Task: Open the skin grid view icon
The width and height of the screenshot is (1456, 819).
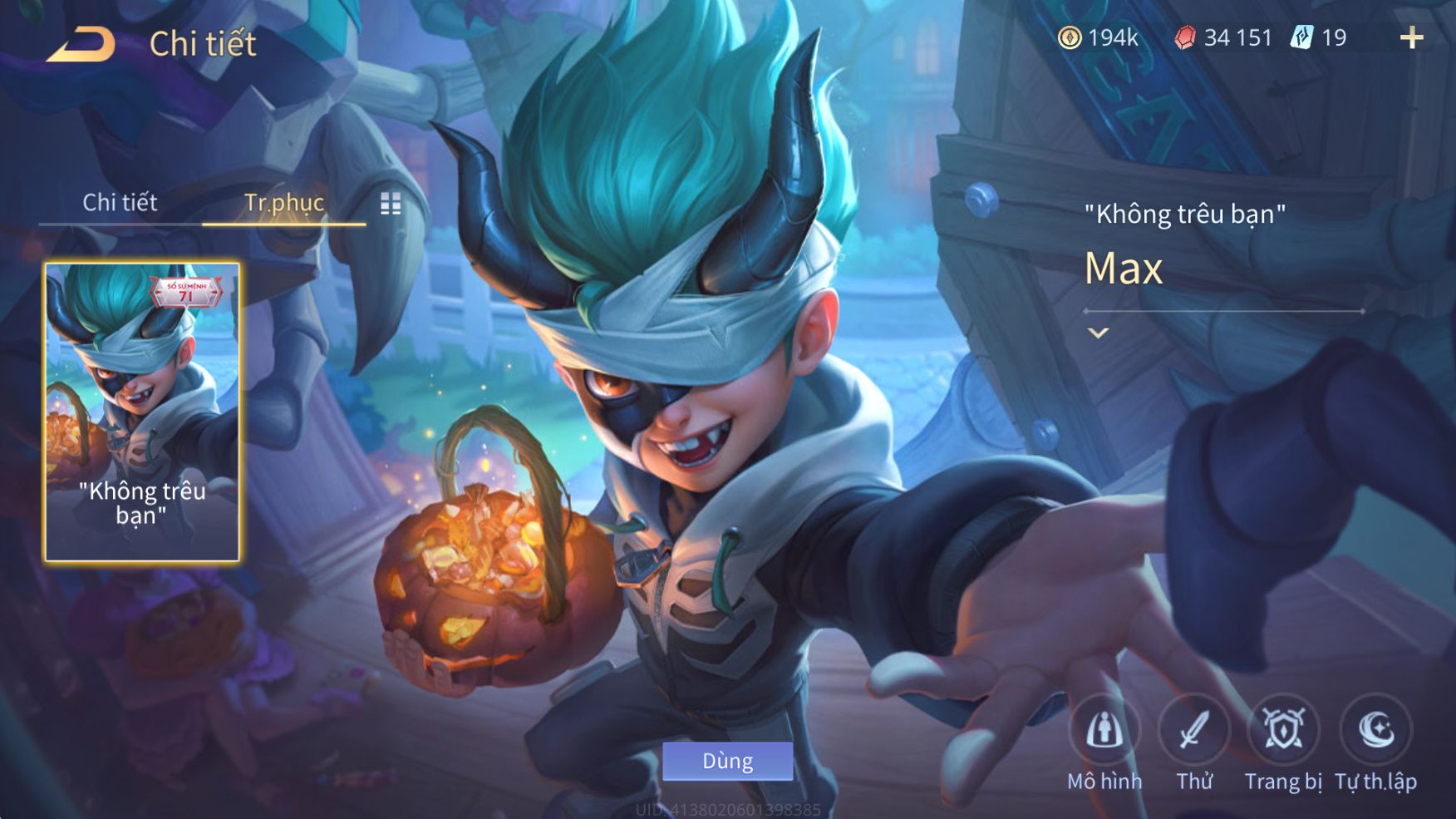Action: [391, 204]
